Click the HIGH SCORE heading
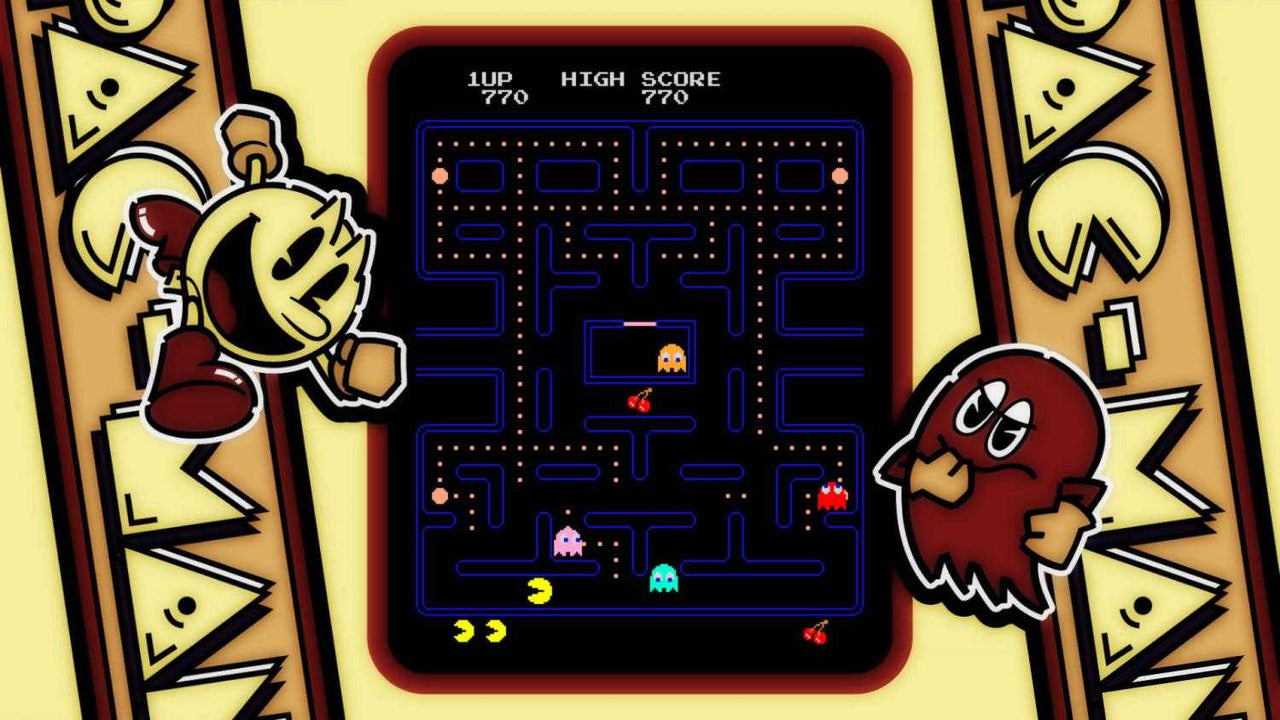This screenshot has width=1280, height=720. [x=641, y=79]
